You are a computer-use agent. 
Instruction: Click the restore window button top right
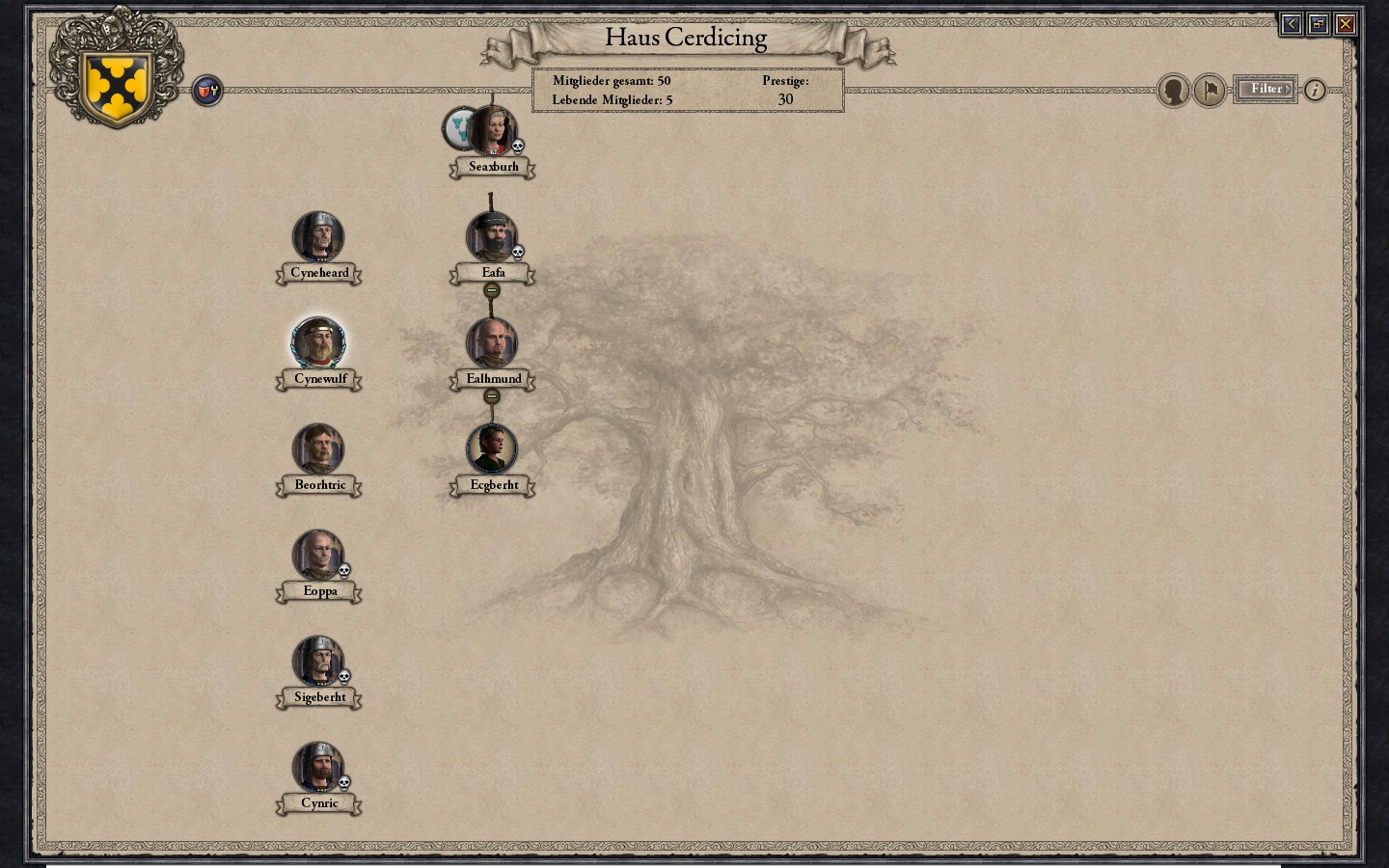(1318, 24)
